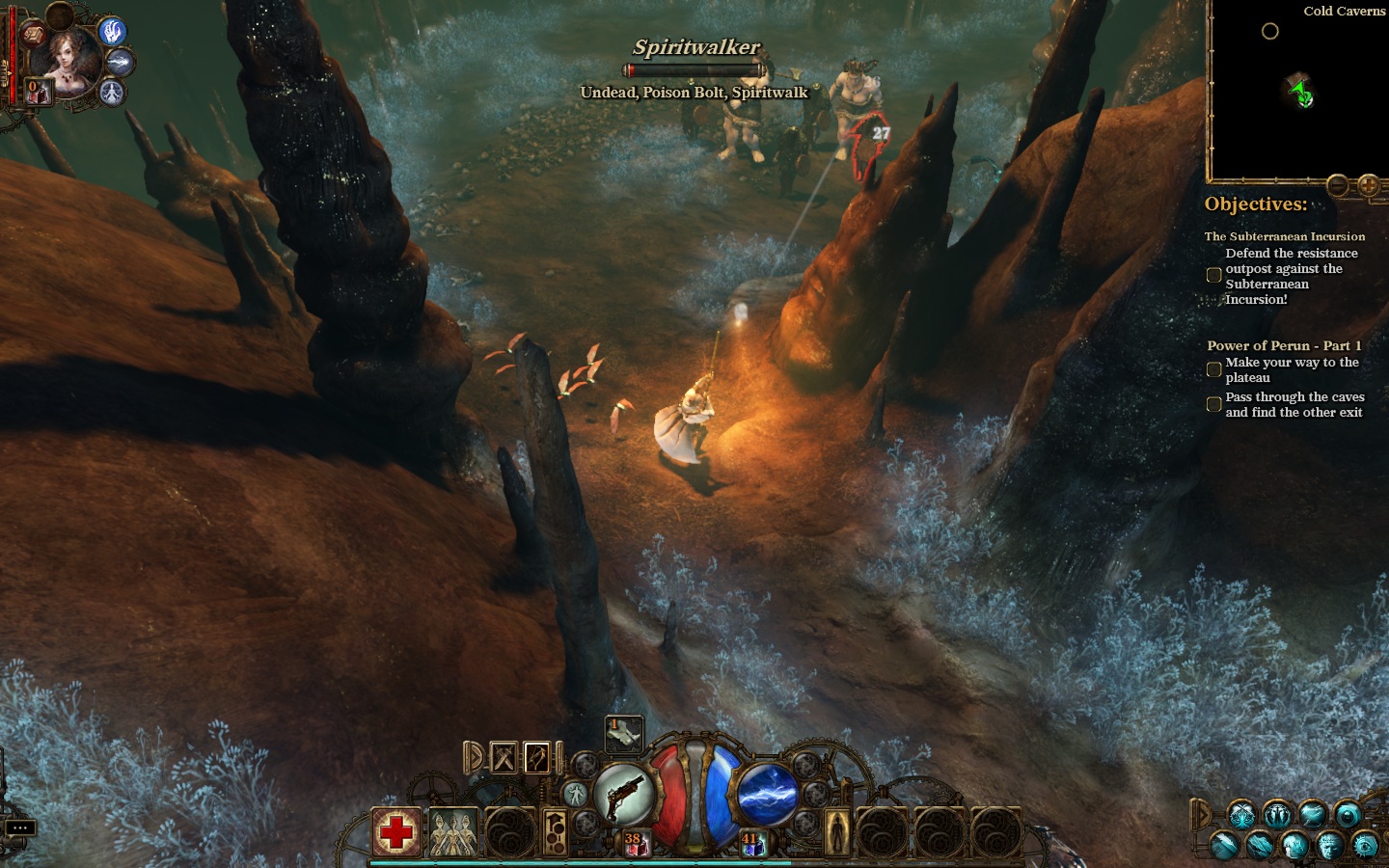Select the crossed swords weapon set button

point(504,758)
